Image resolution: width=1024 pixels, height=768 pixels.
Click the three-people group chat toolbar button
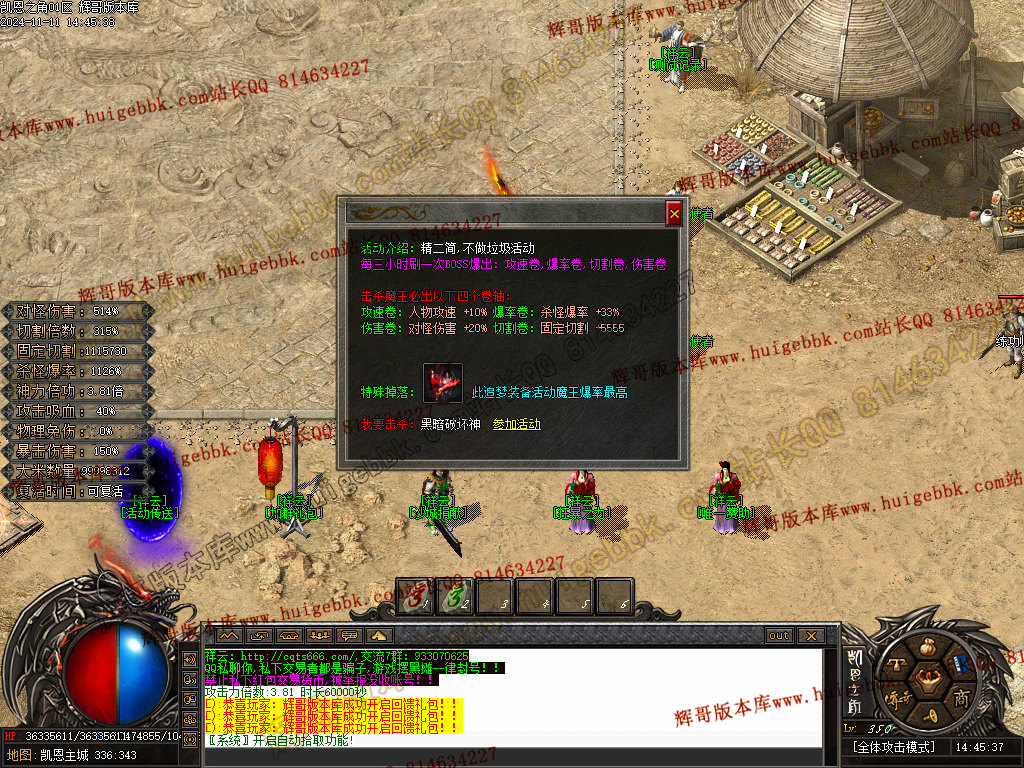coord(320,636)
